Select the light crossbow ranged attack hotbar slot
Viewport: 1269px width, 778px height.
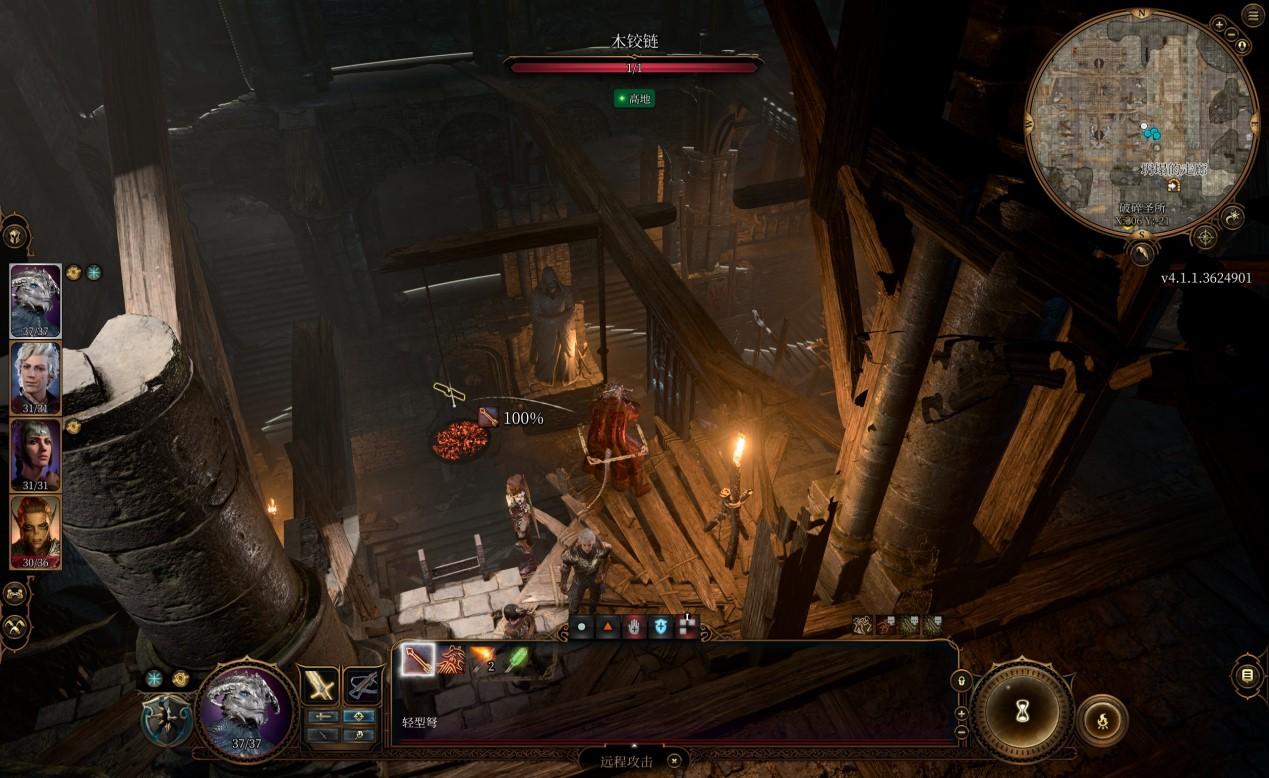pyautogui.click(x=418, y=659)
